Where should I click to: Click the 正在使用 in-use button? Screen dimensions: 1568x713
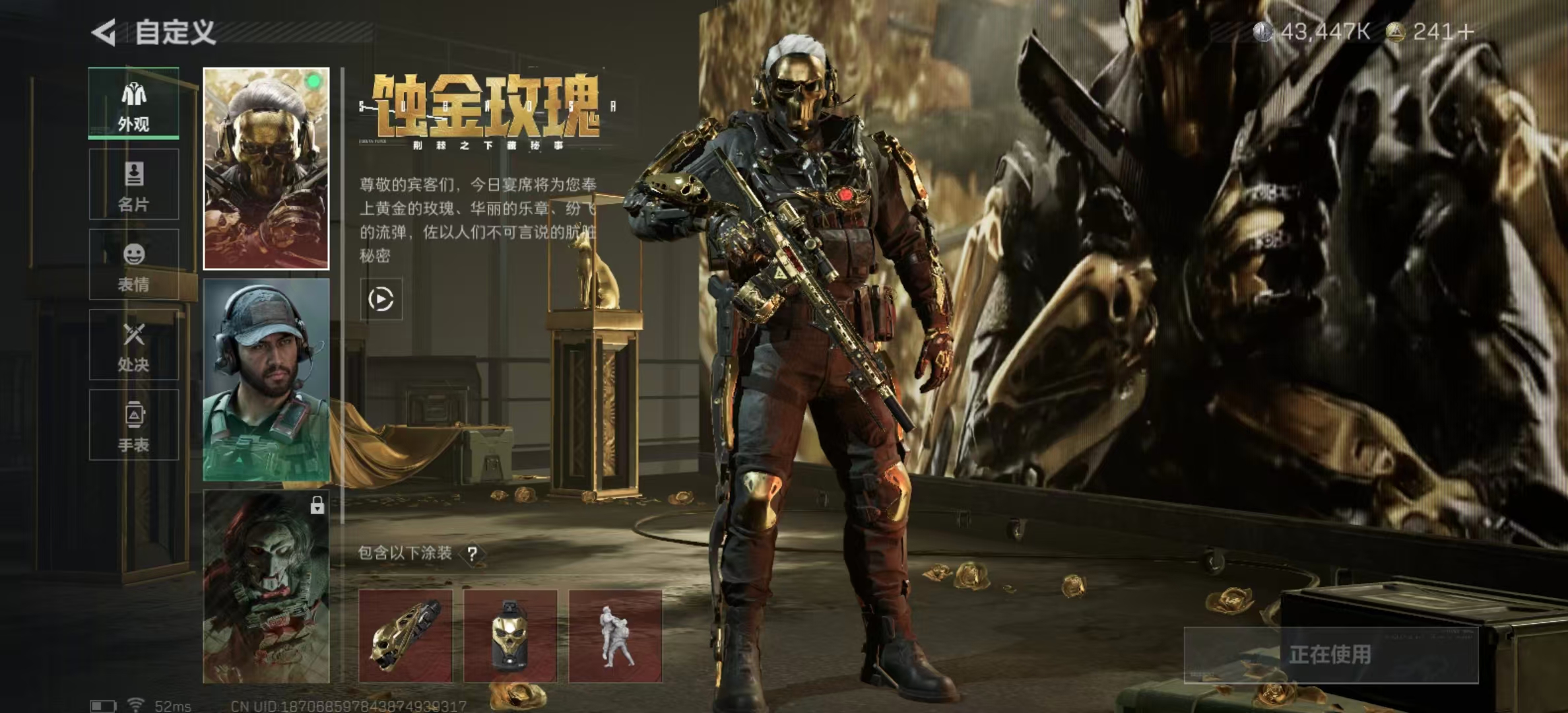click(1330, 655)
